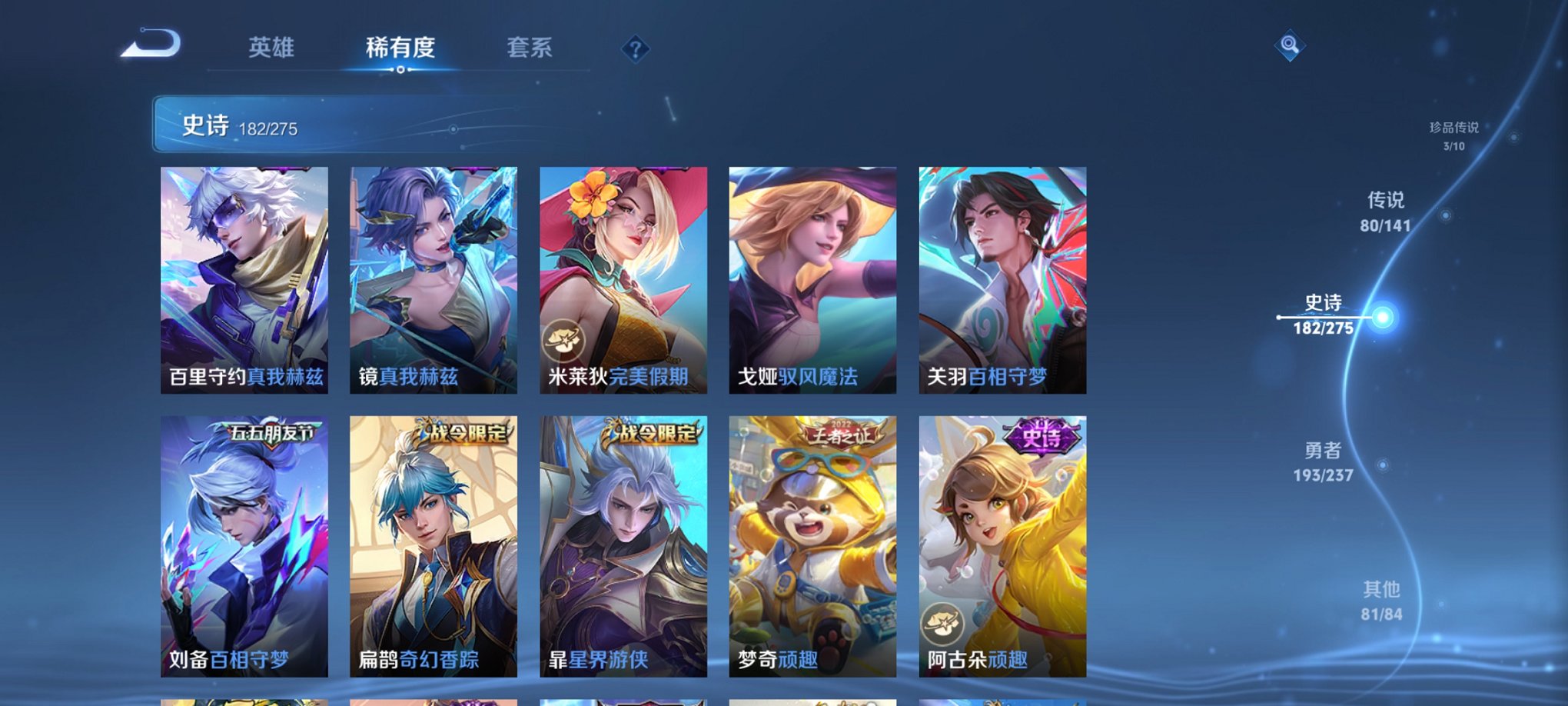Click the help question mark icon

coord(634,49)
